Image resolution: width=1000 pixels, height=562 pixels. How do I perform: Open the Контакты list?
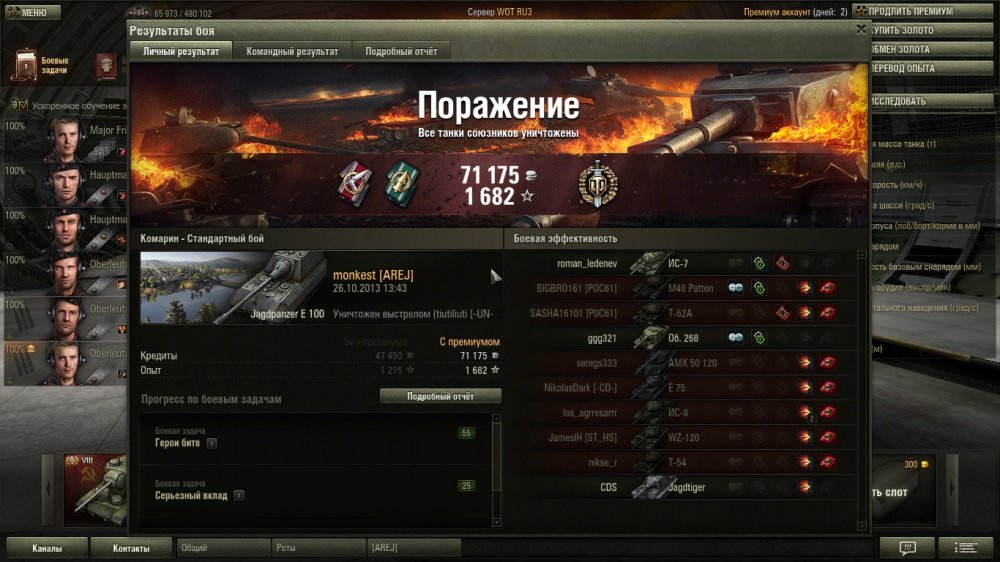coord(131,548)
